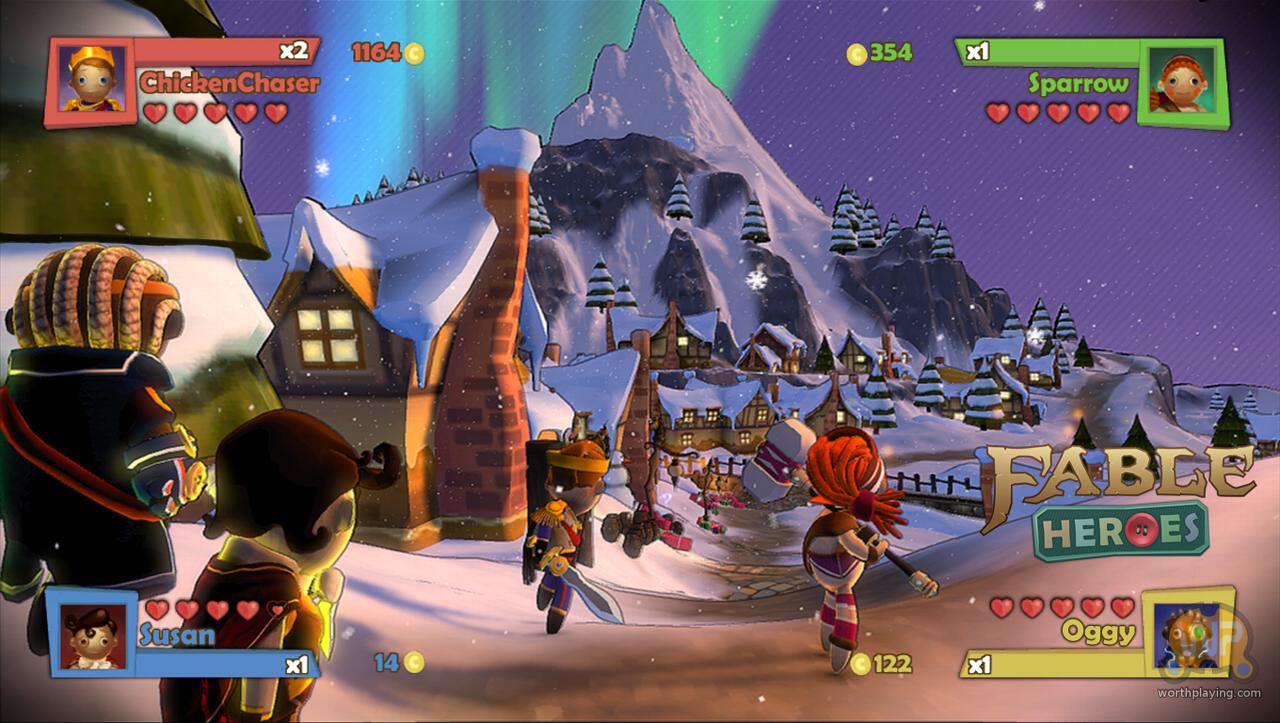Click ChickenChaser's crowned puppet portrait

[x=91, y=81]
